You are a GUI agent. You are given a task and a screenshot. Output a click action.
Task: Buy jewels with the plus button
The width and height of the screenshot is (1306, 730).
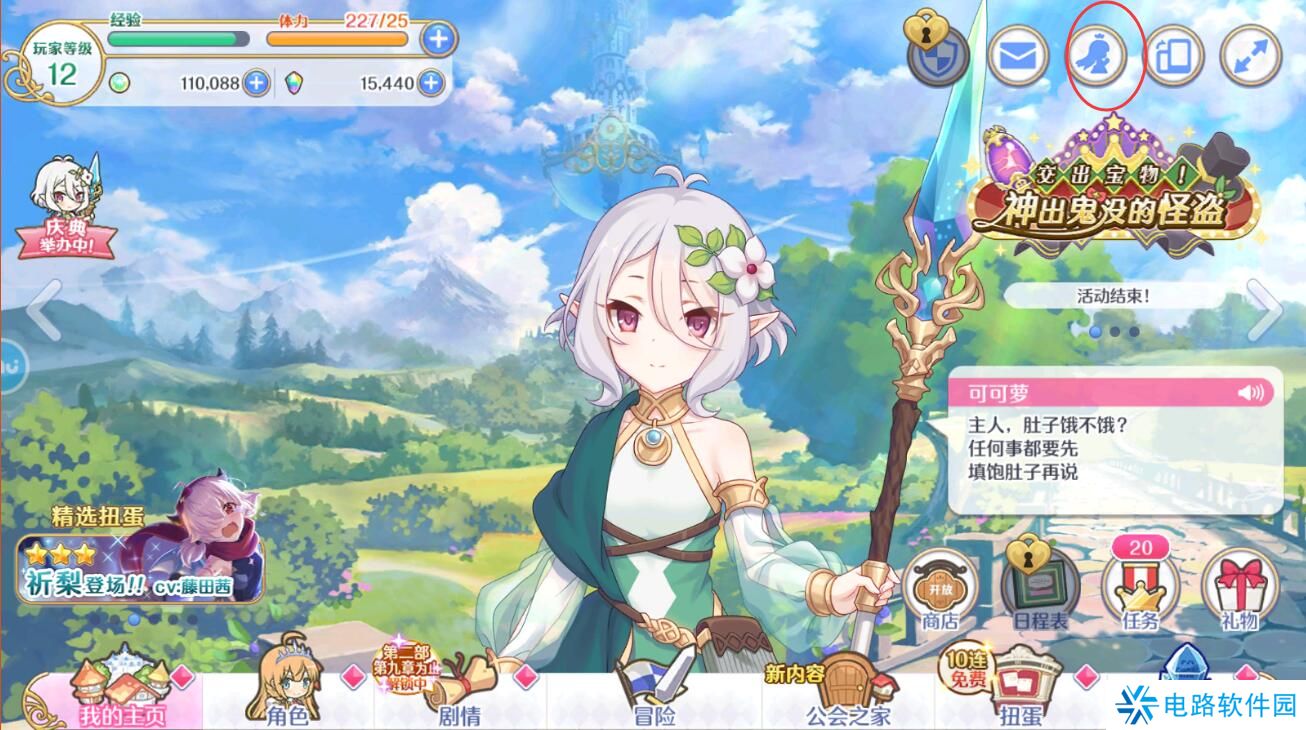pyautogui.click(x=431, y=83)
